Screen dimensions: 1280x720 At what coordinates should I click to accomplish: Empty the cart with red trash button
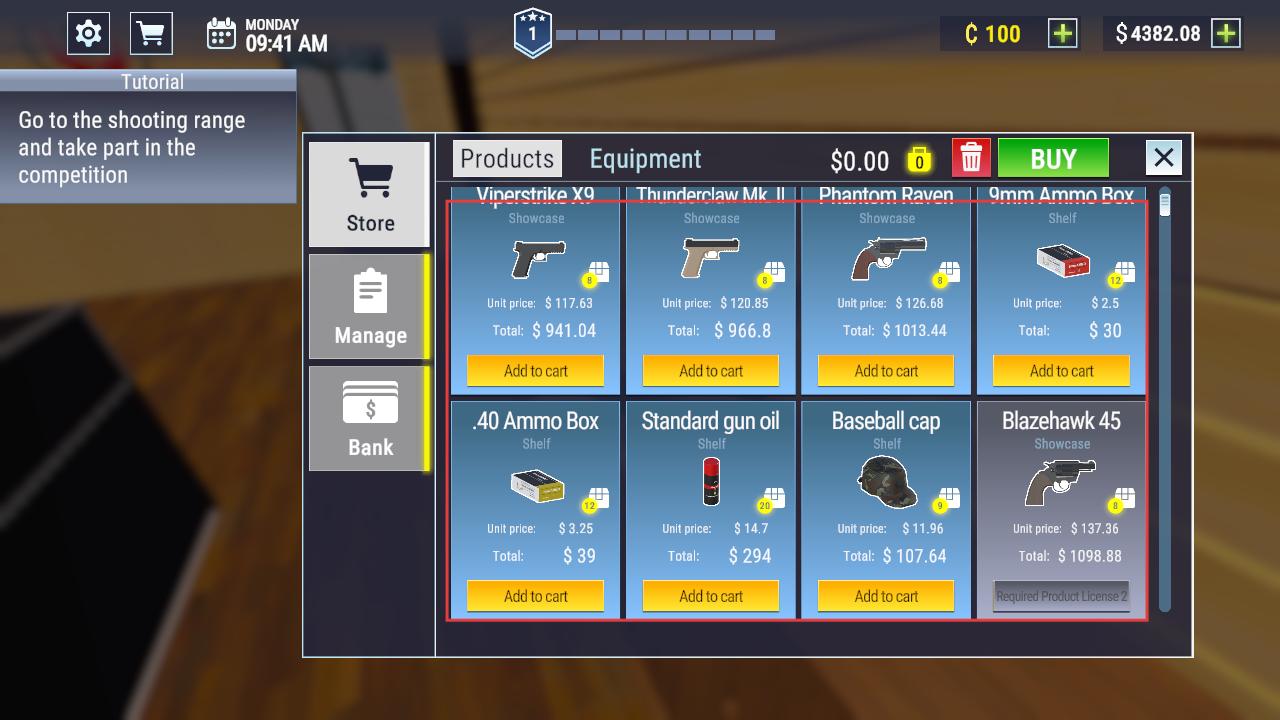pos(971,159)
